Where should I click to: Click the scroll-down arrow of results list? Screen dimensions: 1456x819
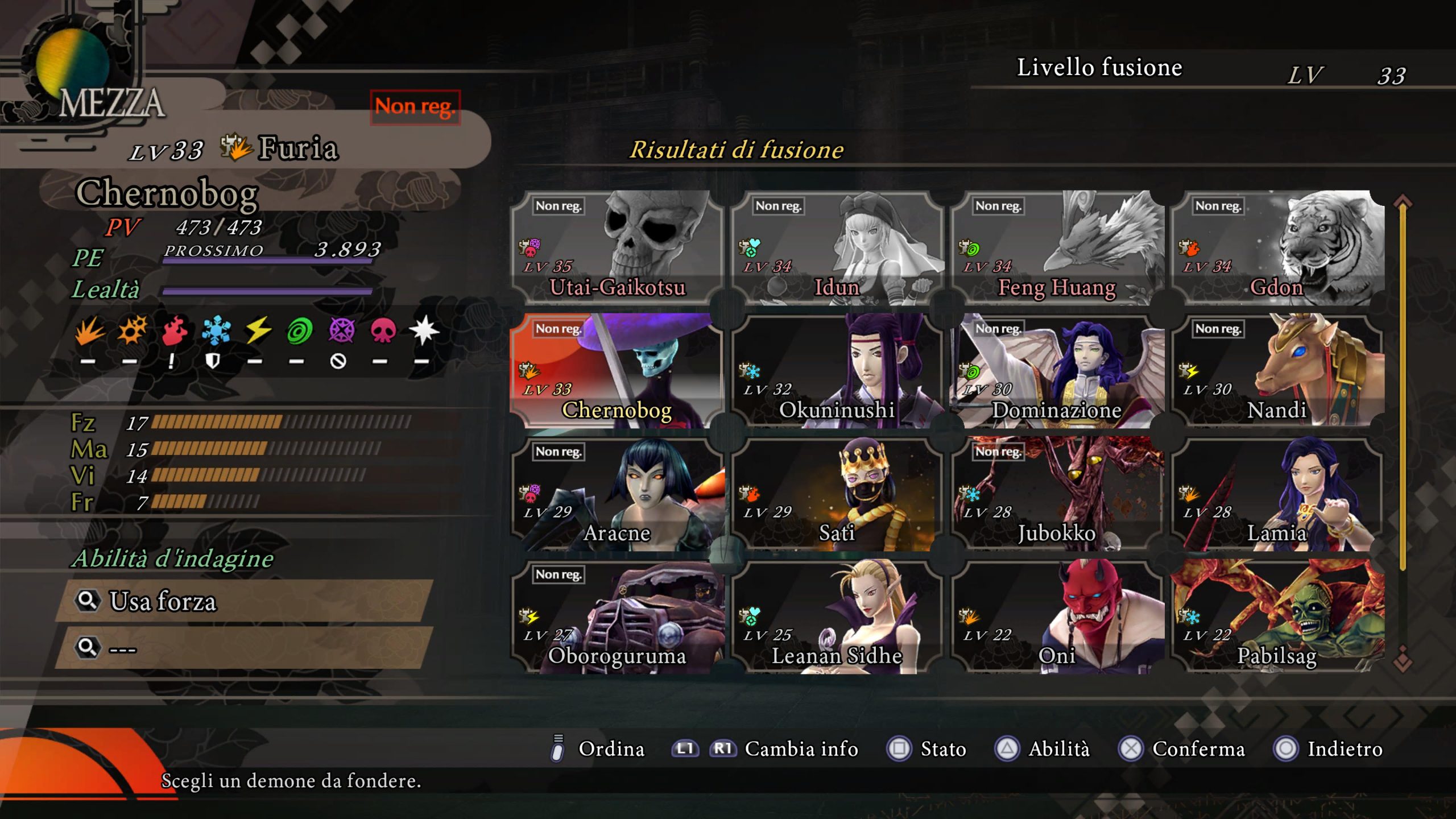(x=1403, y=660)
